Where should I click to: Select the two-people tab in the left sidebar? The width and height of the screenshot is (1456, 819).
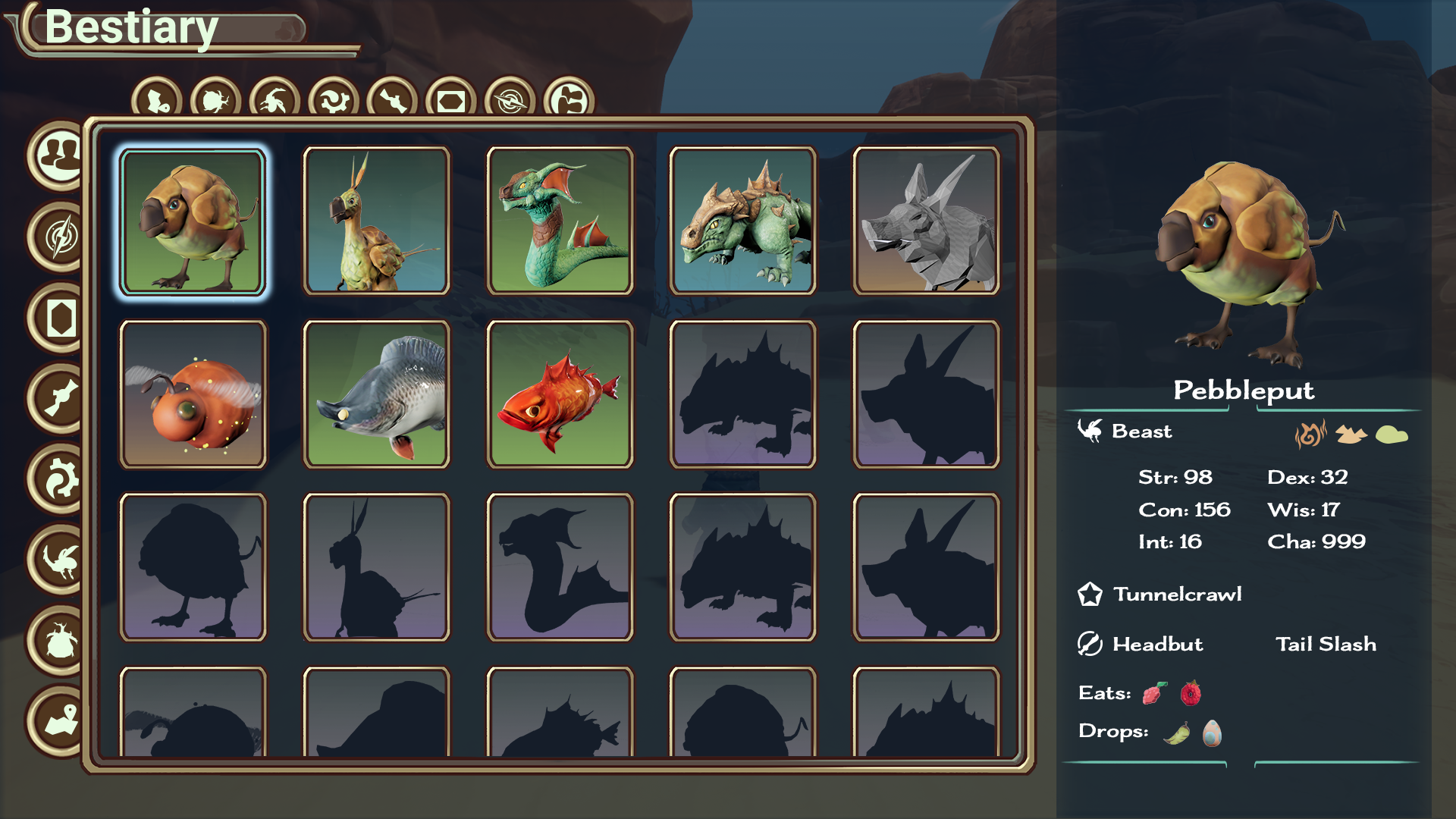pyautogui.click(x=61, y=155)
